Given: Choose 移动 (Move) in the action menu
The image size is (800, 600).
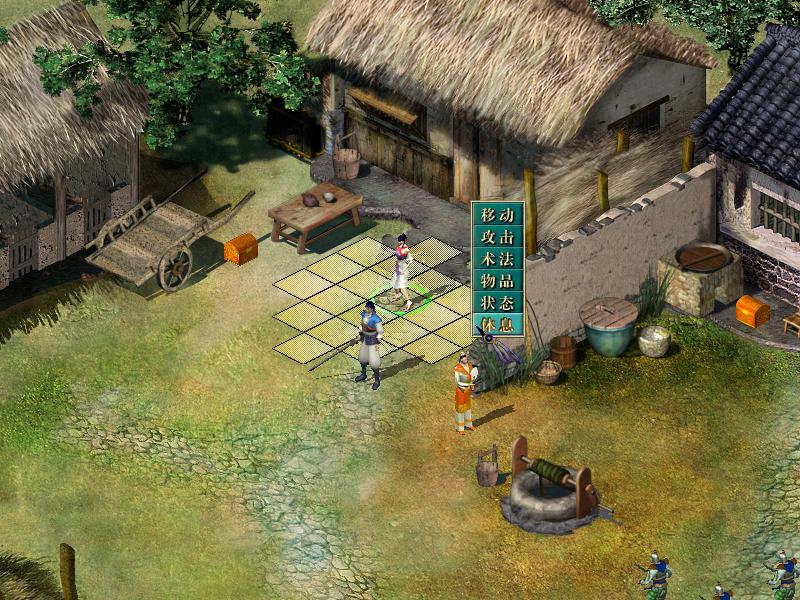Looking at the screenshot, I should [x=497, y=215].
